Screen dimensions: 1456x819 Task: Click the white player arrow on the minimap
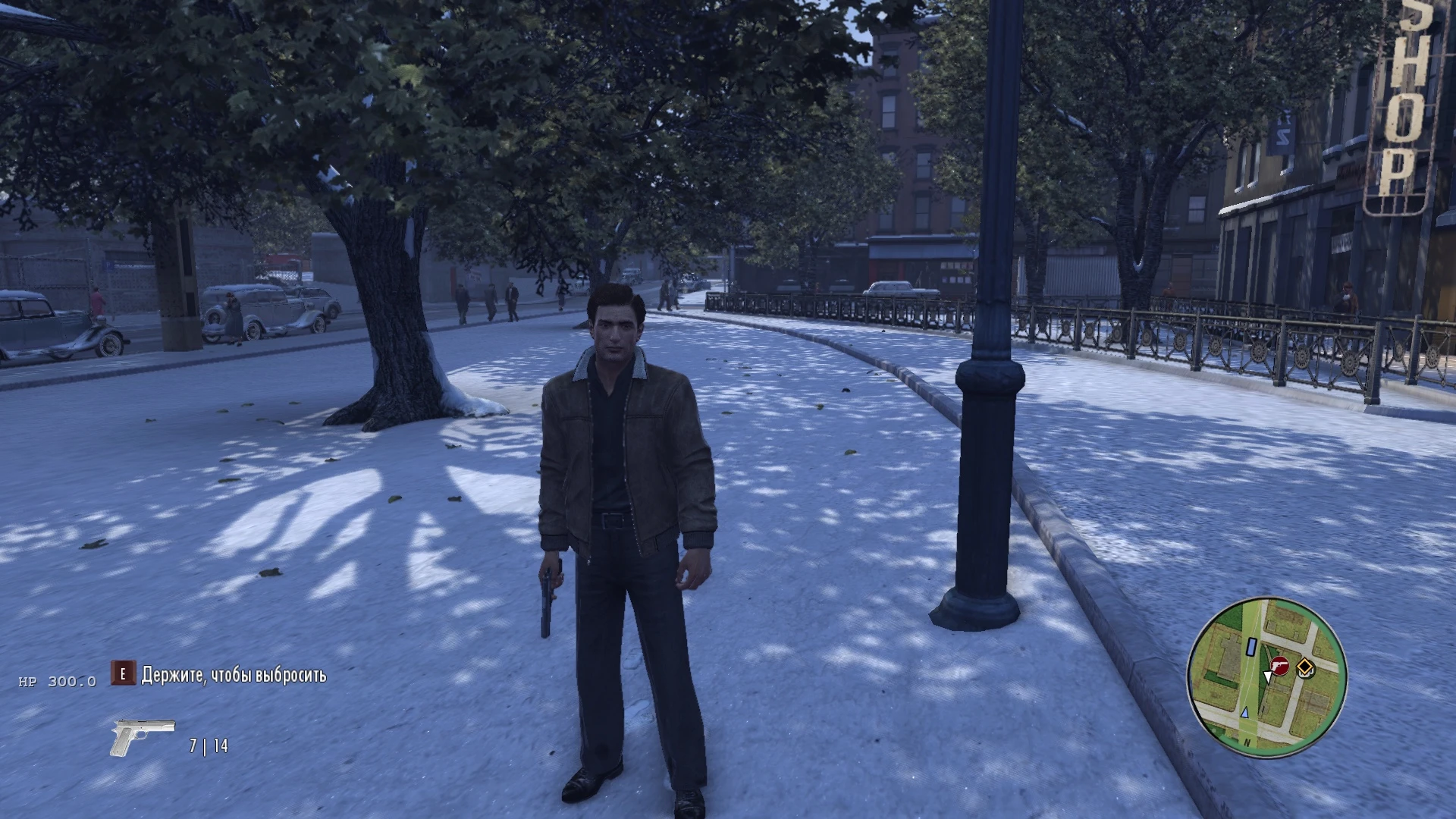(x=1267, y=677)
